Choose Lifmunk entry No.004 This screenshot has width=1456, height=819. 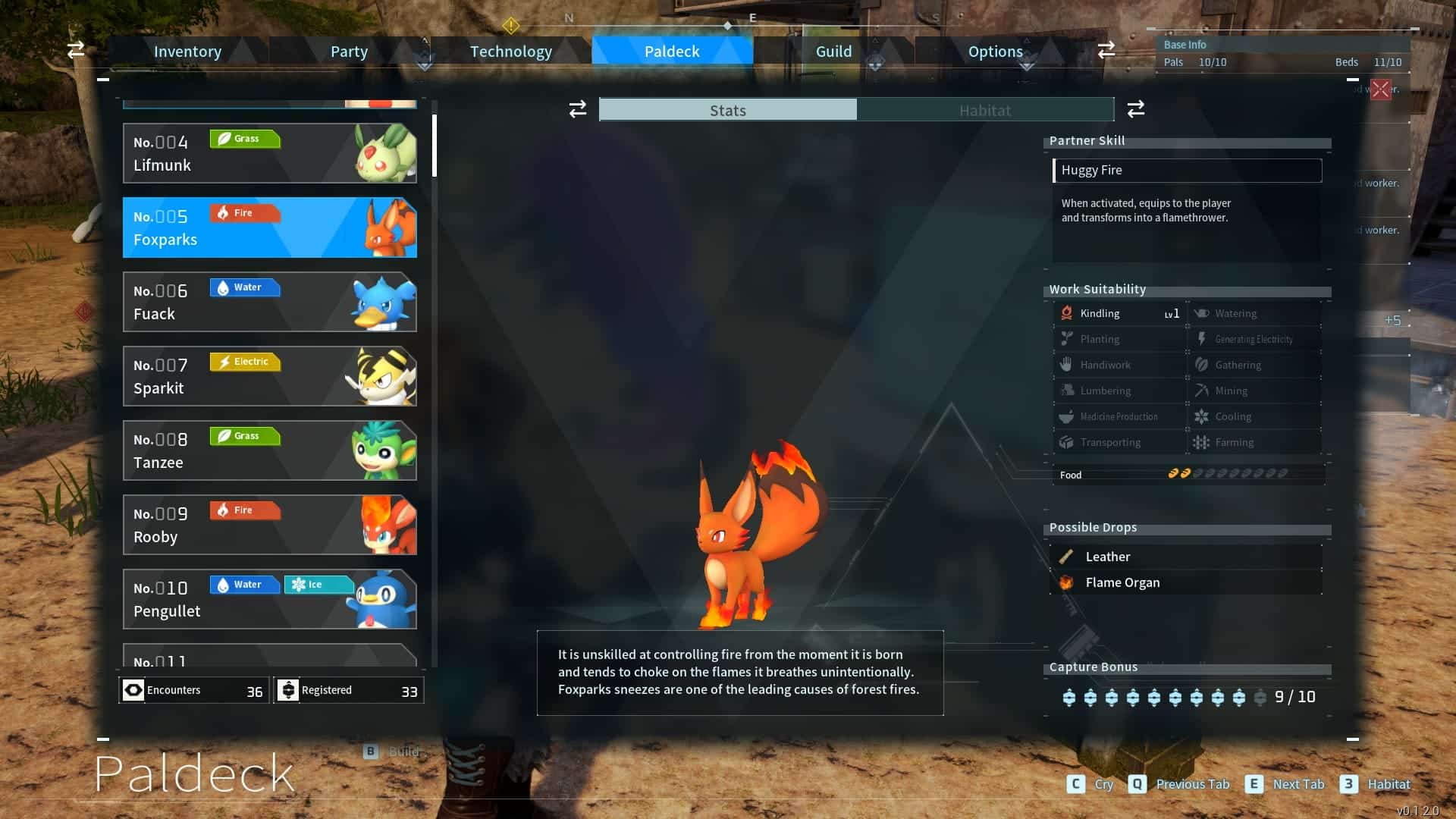[269, 153]
